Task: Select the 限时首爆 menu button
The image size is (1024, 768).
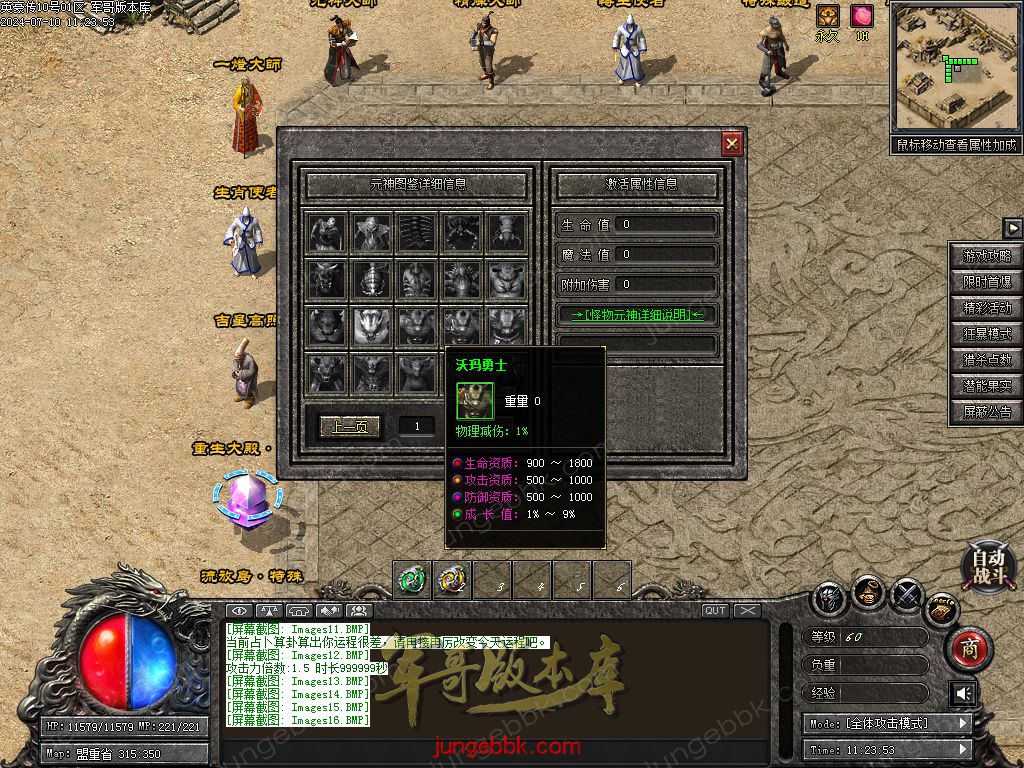Action: click(x=987, y=282)
